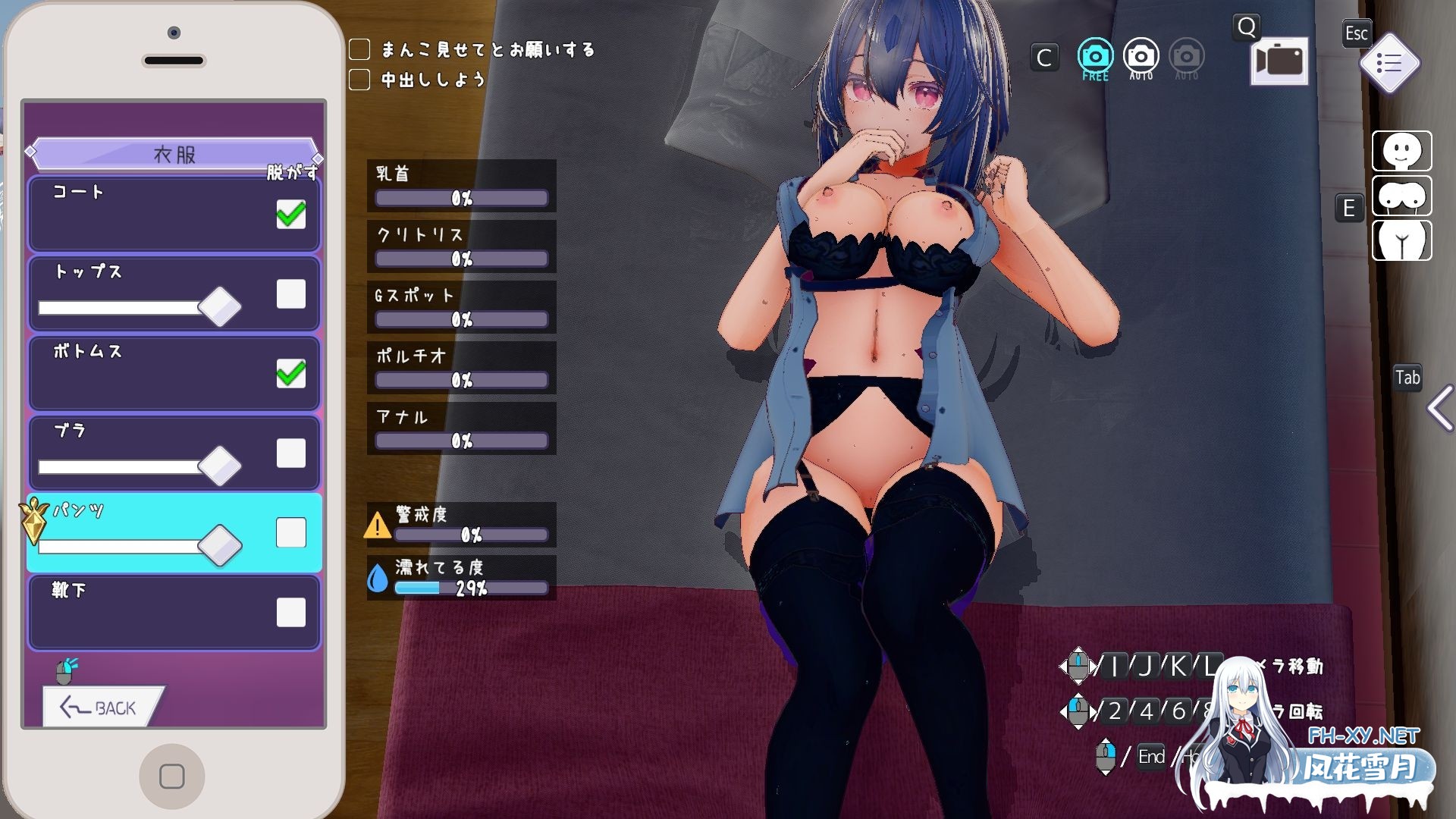Click the right diamond arrow beside 衣服 header
This screenshot has height=819, width=1456.
[x=315, y=159]
